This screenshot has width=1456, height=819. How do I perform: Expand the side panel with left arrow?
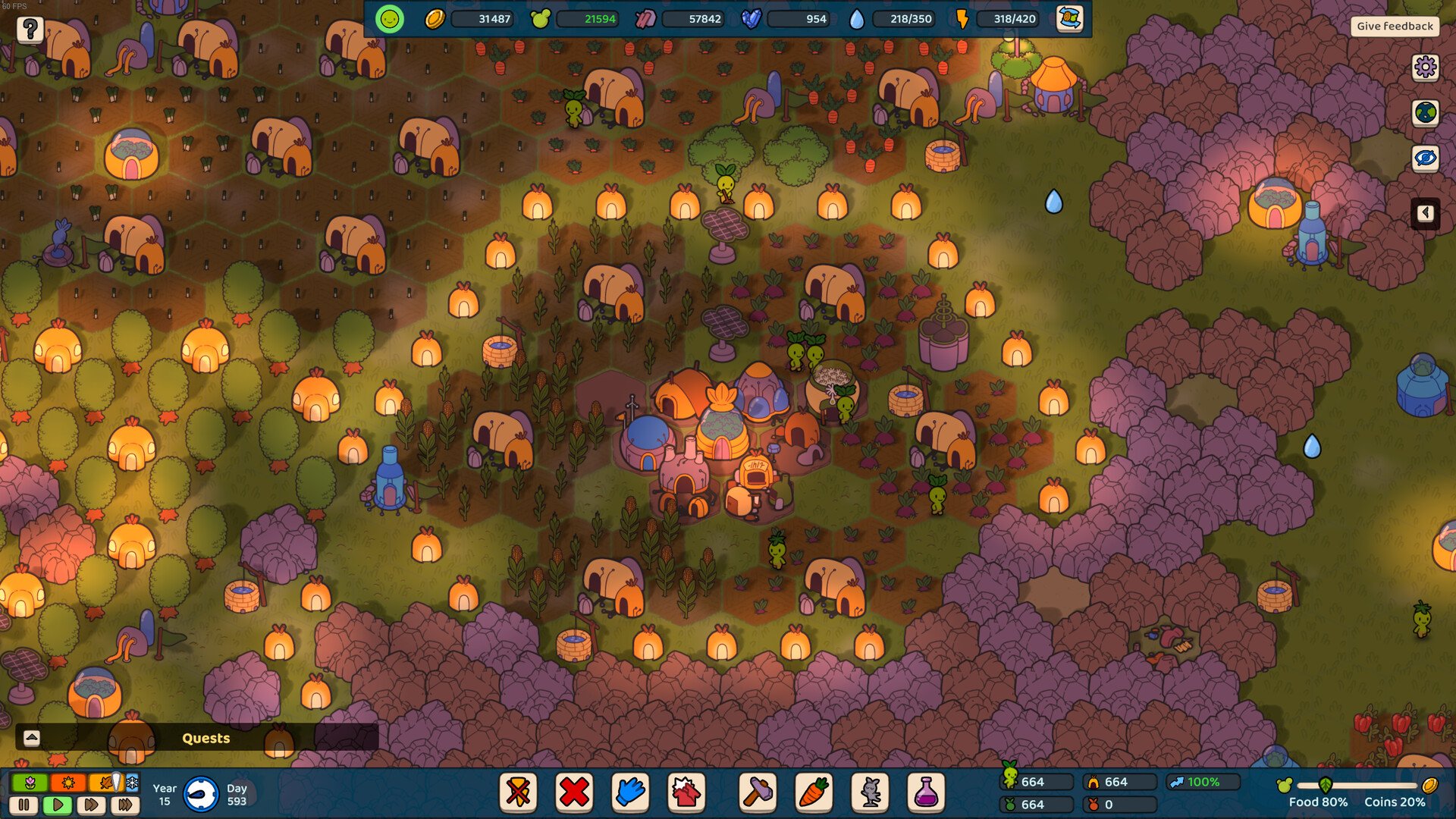pyautogui.click(x=1425, y=213)
